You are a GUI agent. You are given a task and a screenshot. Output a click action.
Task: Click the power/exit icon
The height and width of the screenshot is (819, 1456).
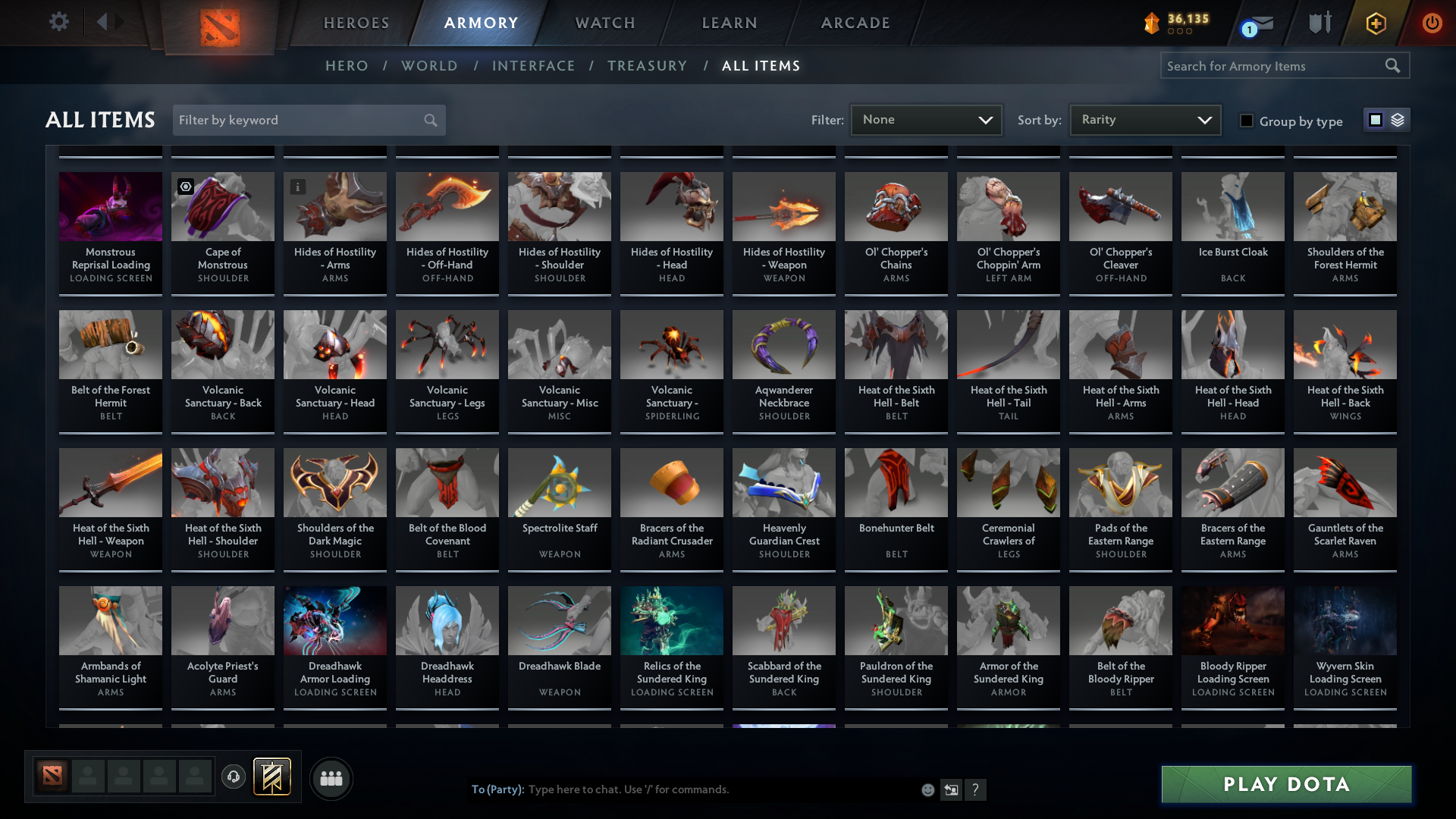coord(1432,23)
